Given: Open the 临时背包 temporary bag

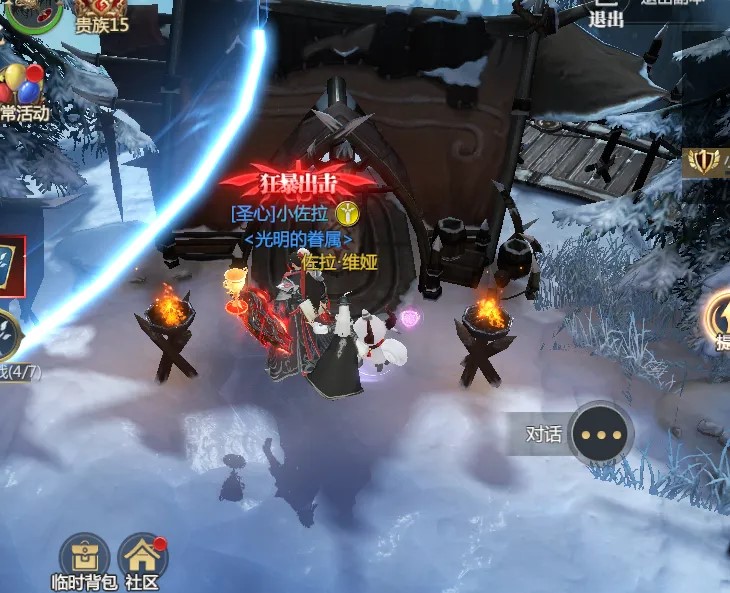Looking at the screenshot, I should click(84, 557).
